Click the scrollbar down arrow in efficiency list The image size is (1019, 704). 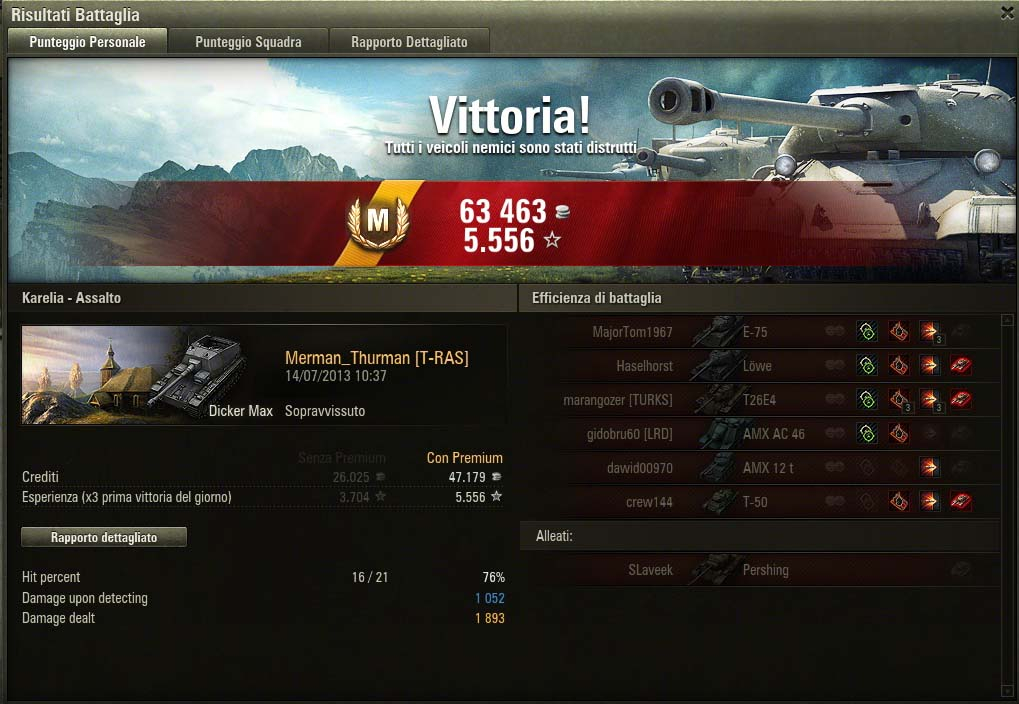[1006, 690]
